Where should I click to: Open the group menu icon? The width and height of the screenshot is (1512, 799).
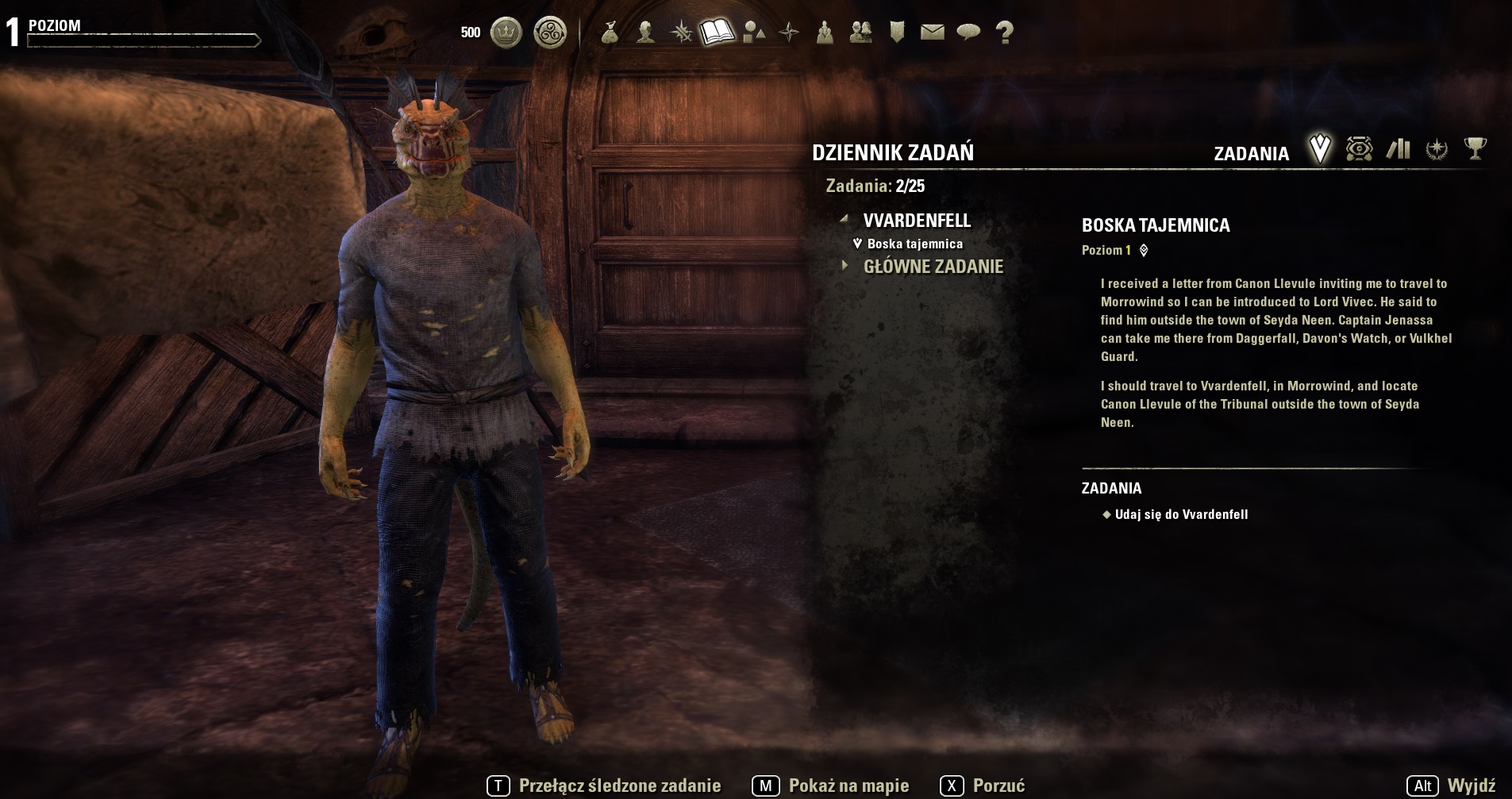point(825,33)
